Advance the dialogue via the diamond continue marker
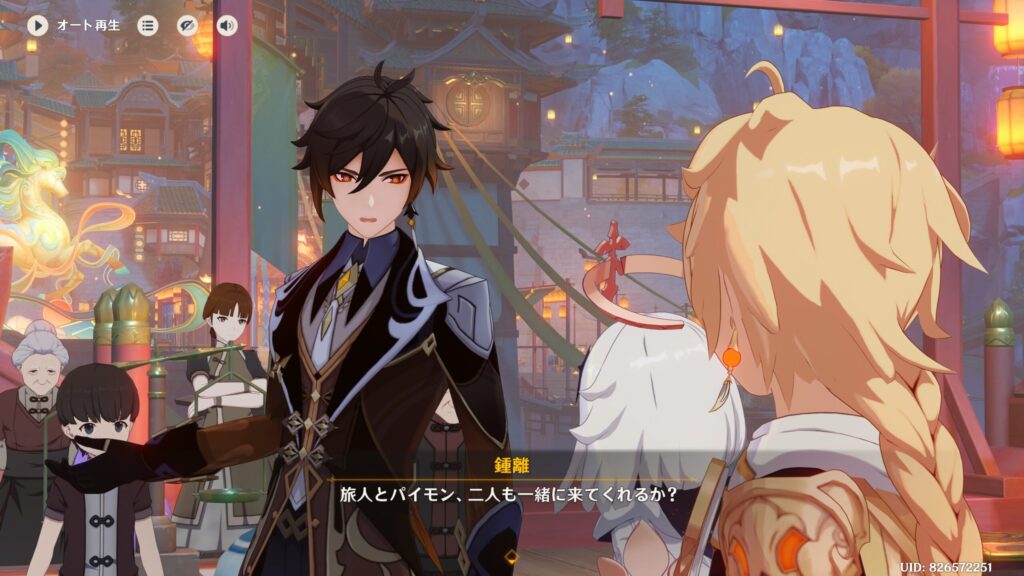The width and height of the screenshot is (1024, 576). coord(512,553)
